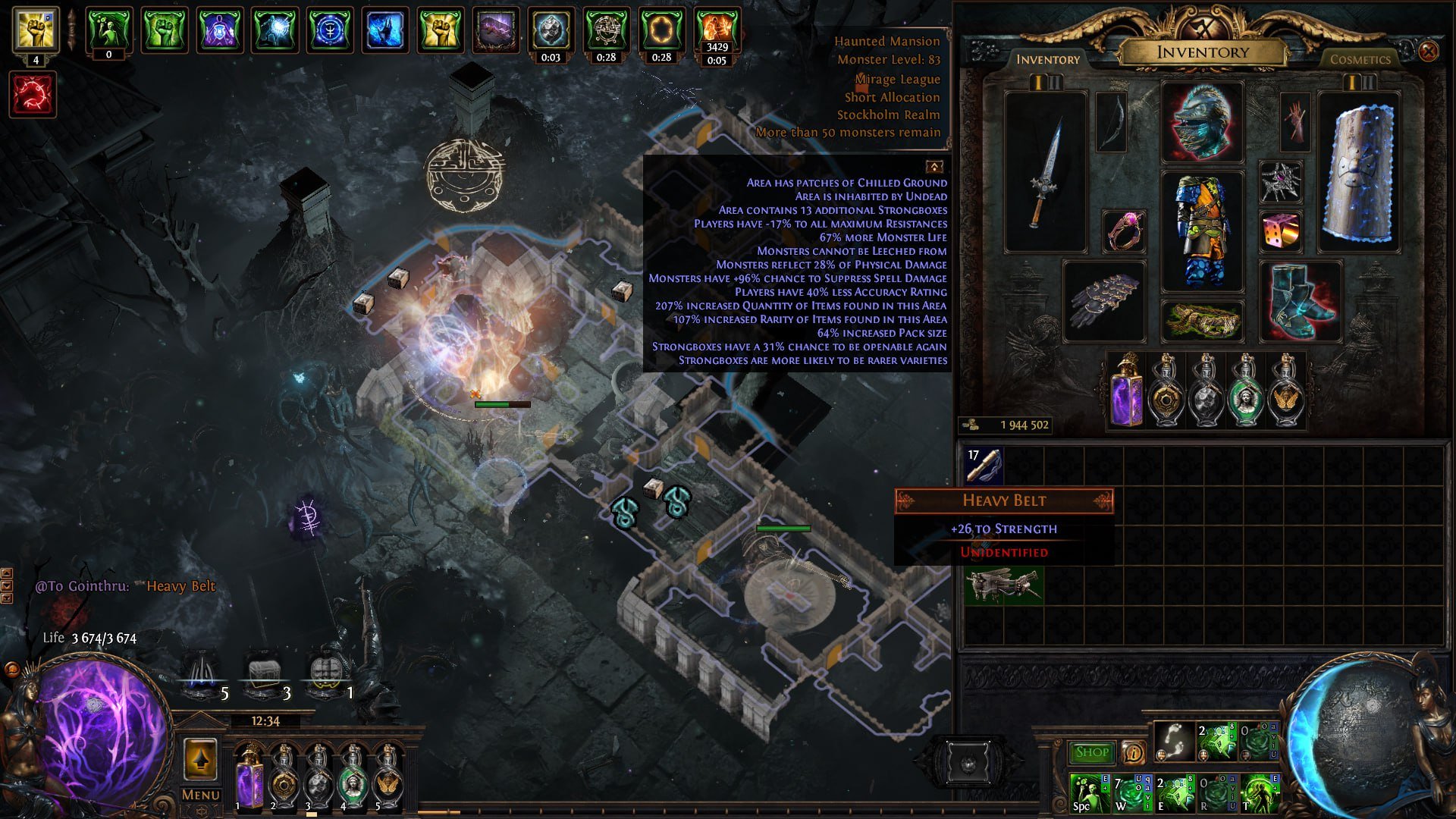
Task: Select the equipped body armour slot
Action: click(1202, 231)
